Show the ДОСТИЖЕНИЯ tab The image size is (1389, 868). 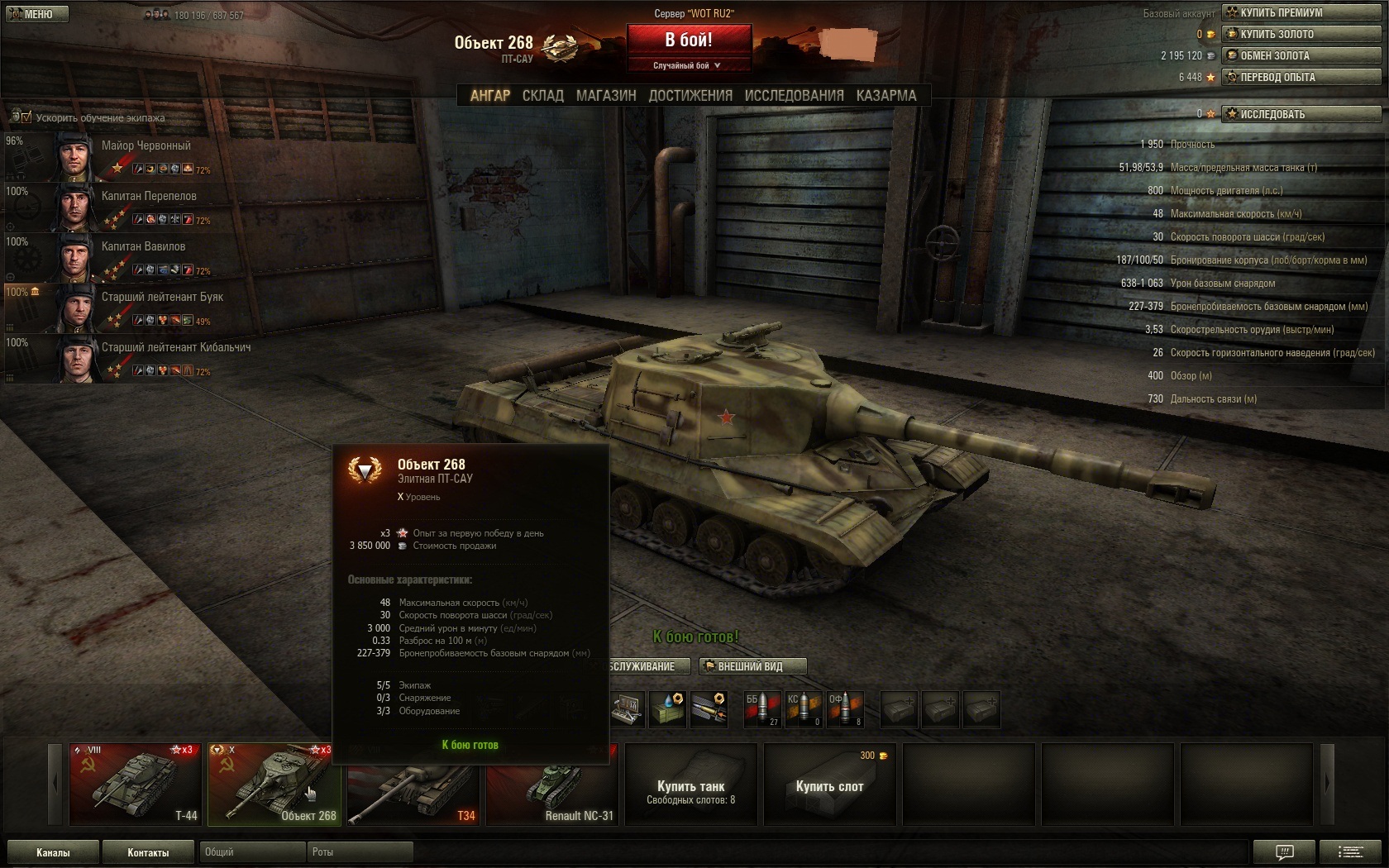690,96
